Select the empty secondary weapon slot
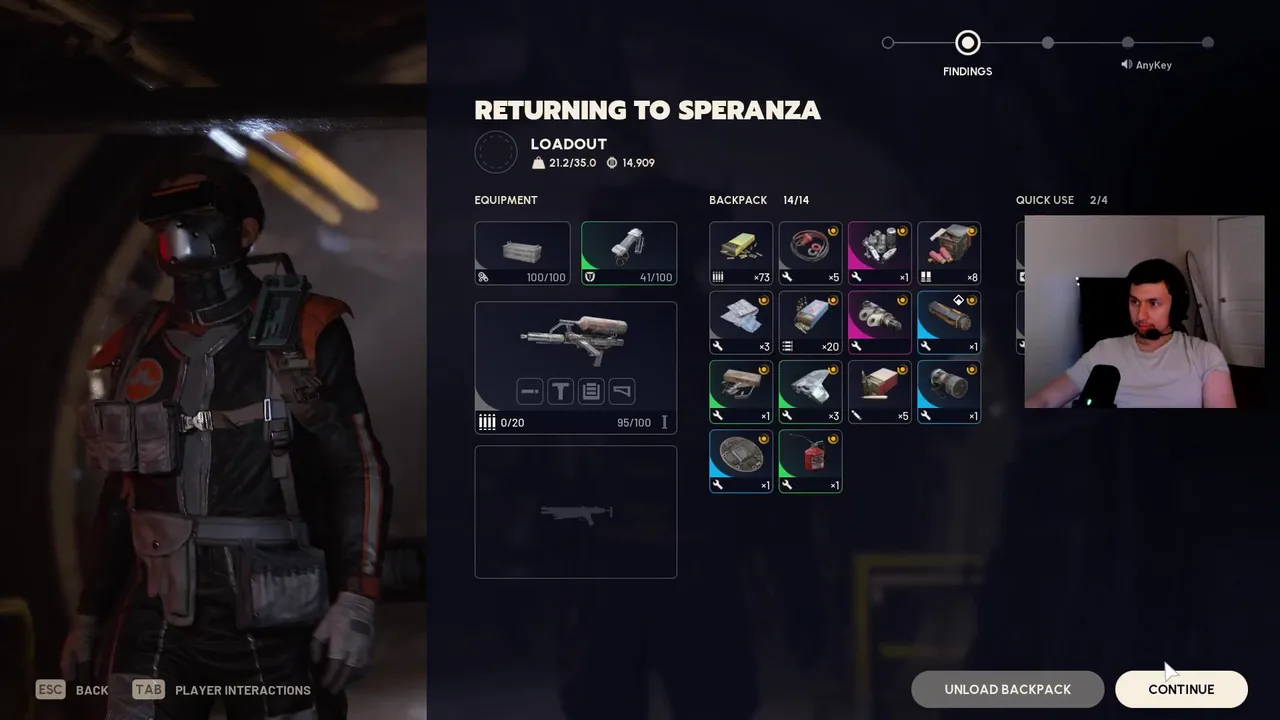Image resolution: width=1280 pixels, height=720 pixels. [x=575, y=512]
